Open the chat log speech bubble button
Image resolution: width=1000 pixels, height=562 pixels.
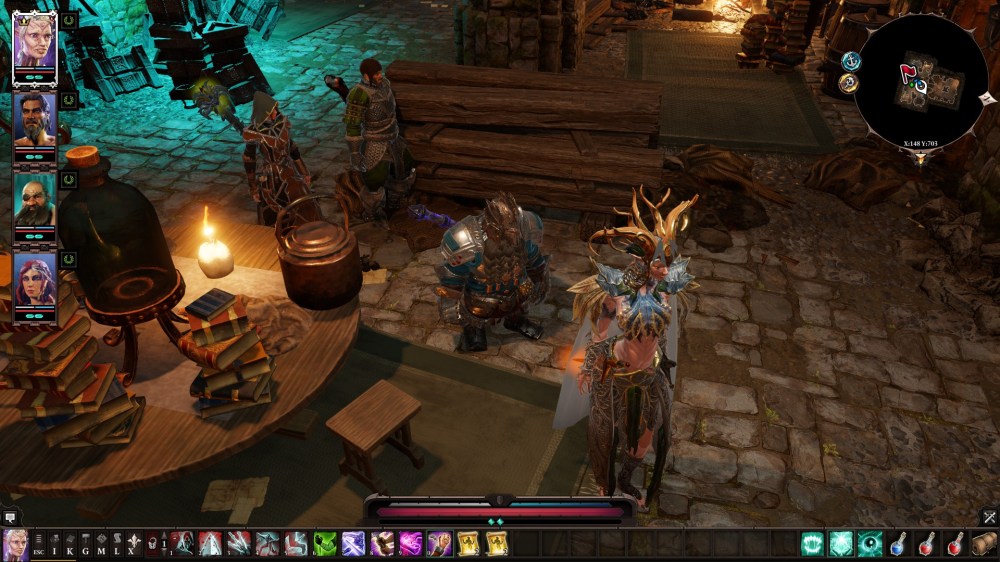(x=10, y=518)
